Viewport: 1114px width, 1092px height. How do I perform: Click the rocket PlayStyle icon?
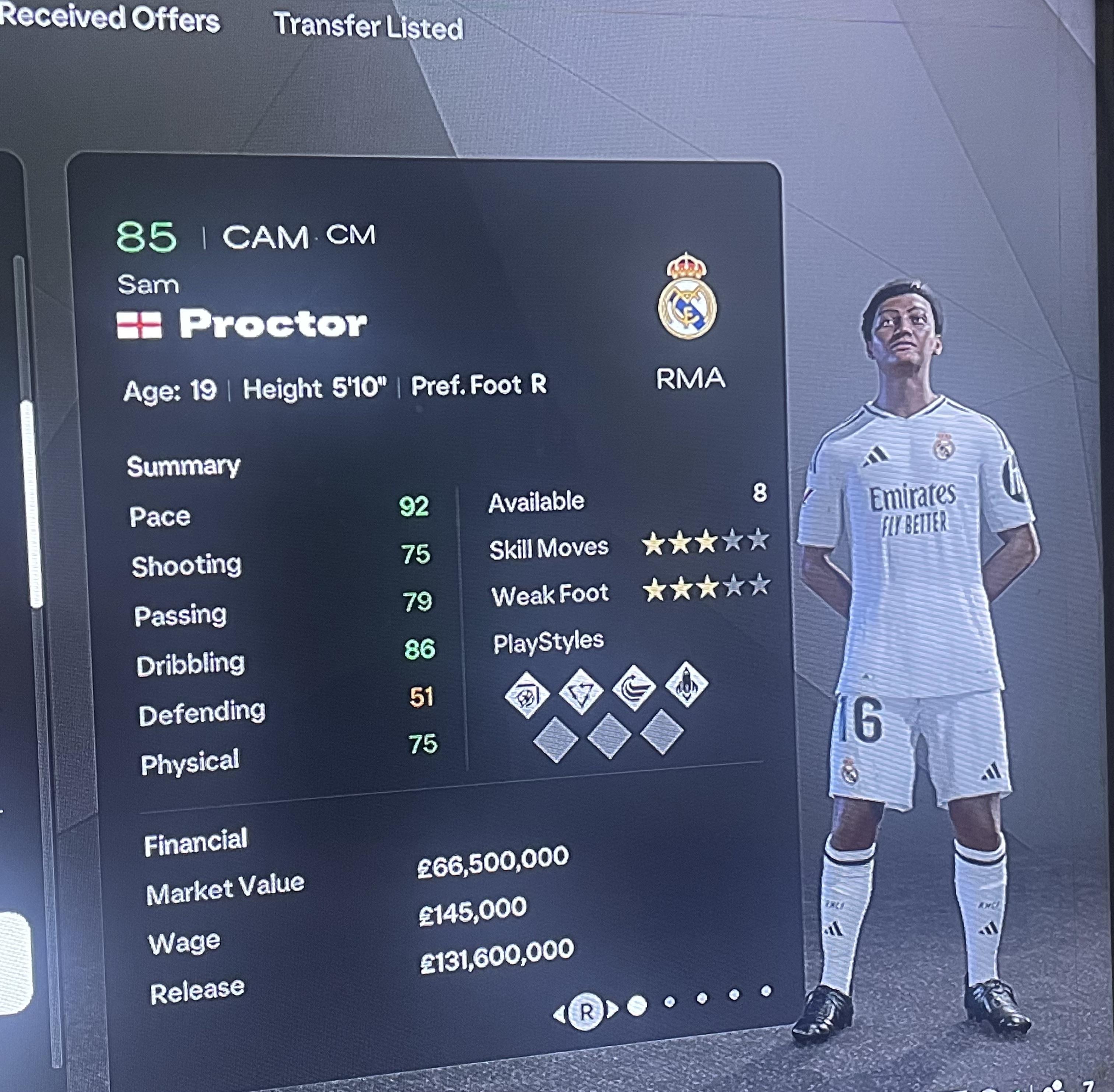tap(687, 684)
